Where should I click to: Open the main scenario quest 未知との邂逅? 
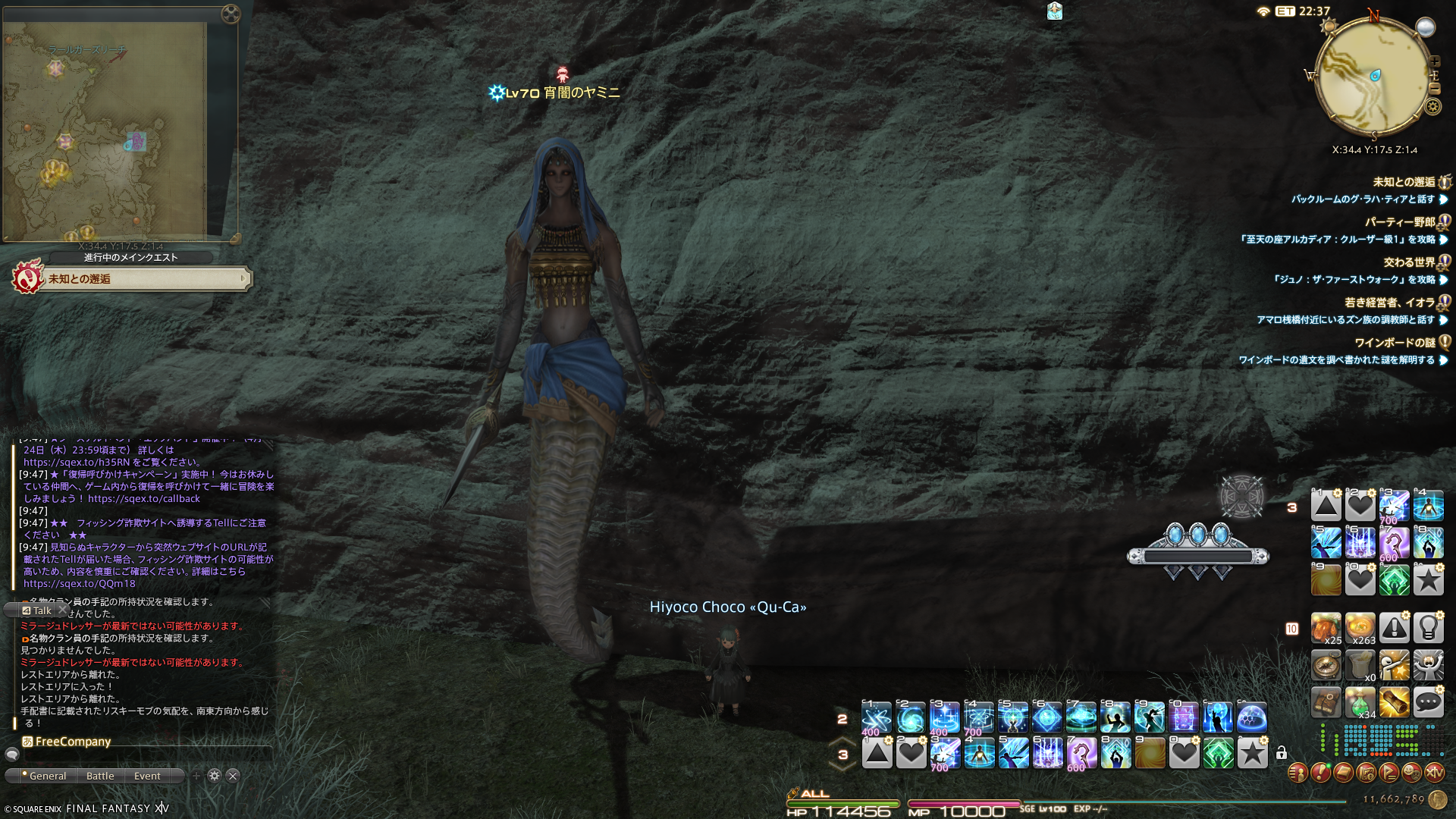(144, 279)
